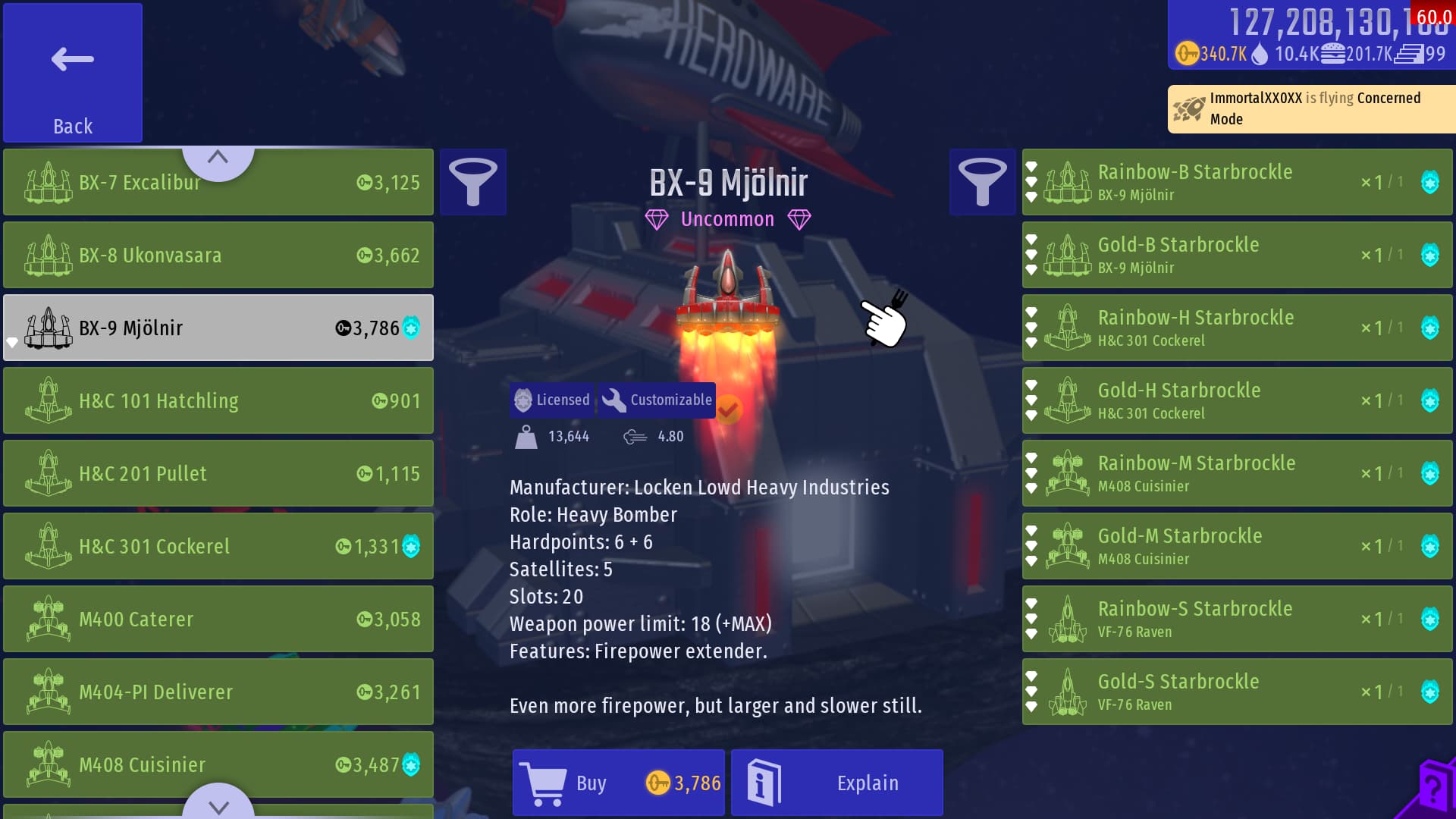Pick the Gold-S Starbrockle skin

[1236, 692]
